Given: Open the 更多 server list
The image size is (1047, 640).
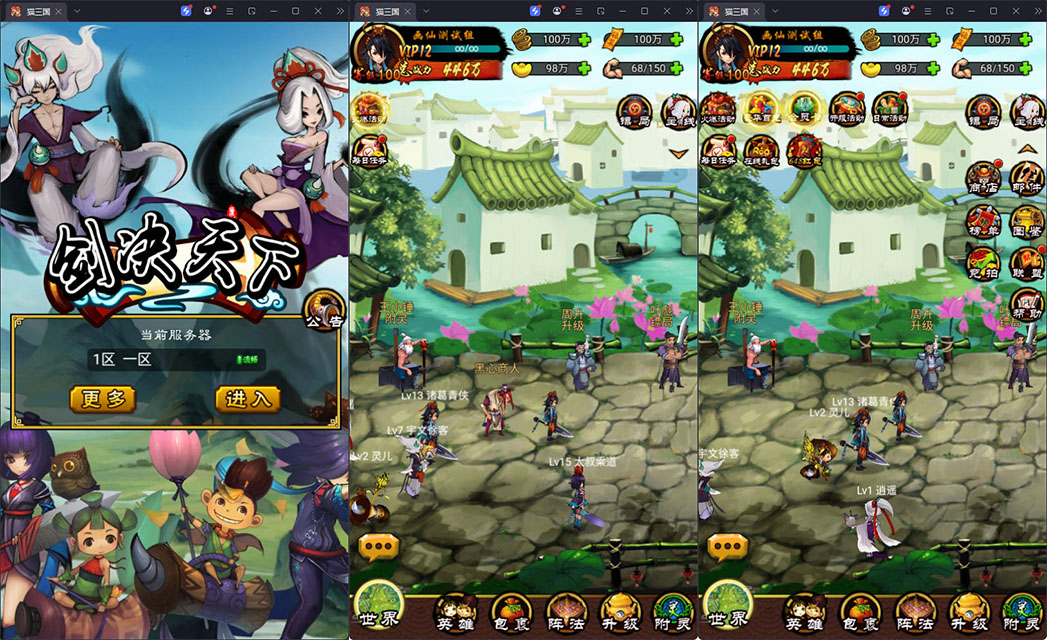Looking at the screenshot, I should (x=103, y=399).
